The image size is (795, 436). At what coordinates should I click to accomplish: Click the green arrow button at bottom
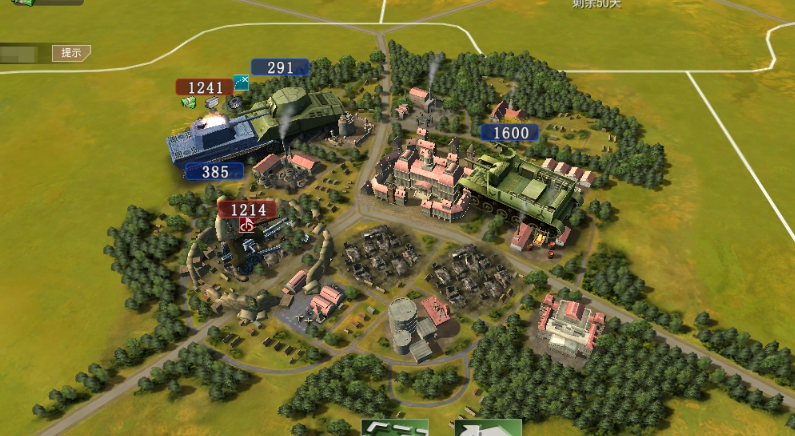487,428
